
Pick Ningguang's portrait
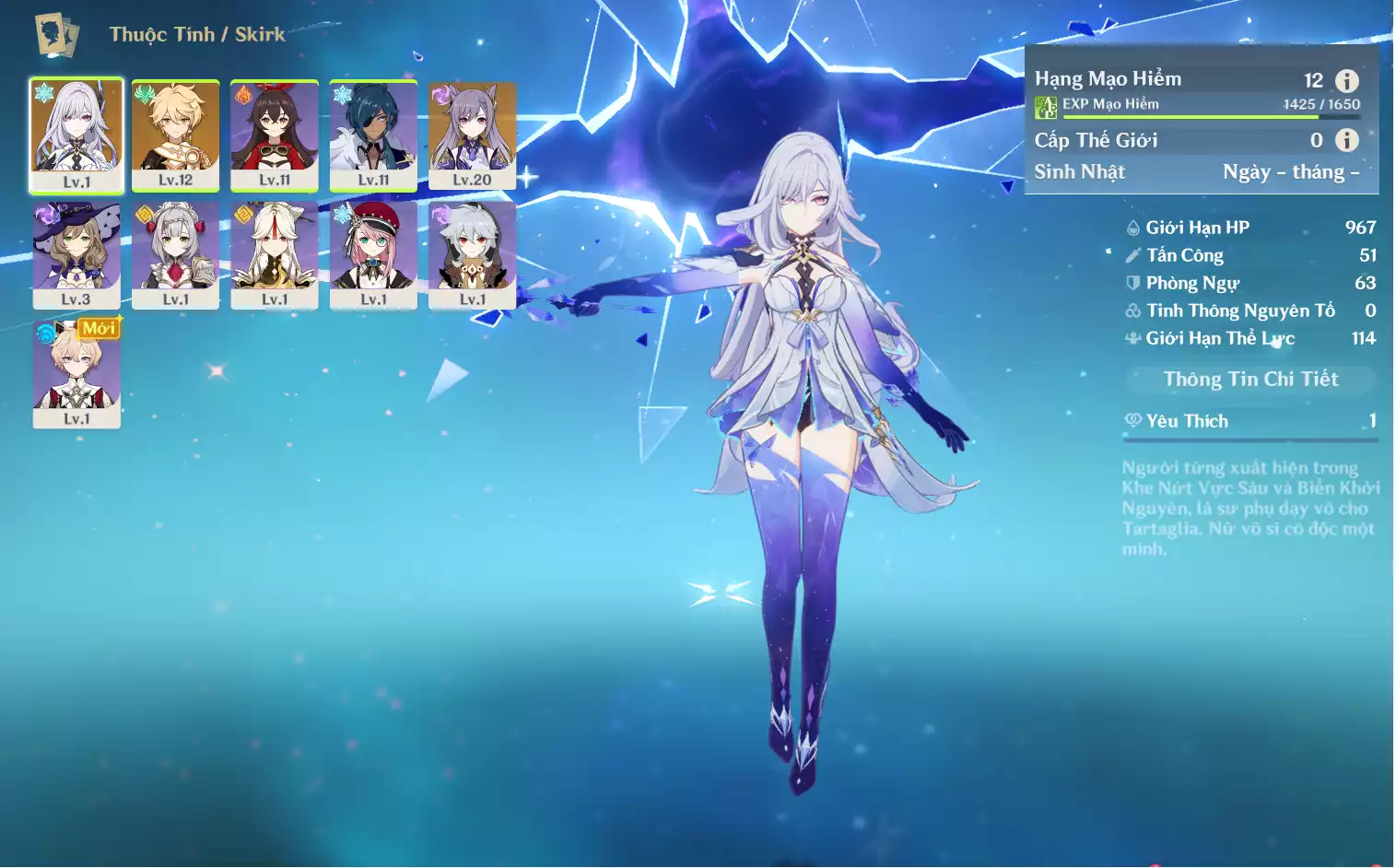pyautogui.click(x=274, y=254)
